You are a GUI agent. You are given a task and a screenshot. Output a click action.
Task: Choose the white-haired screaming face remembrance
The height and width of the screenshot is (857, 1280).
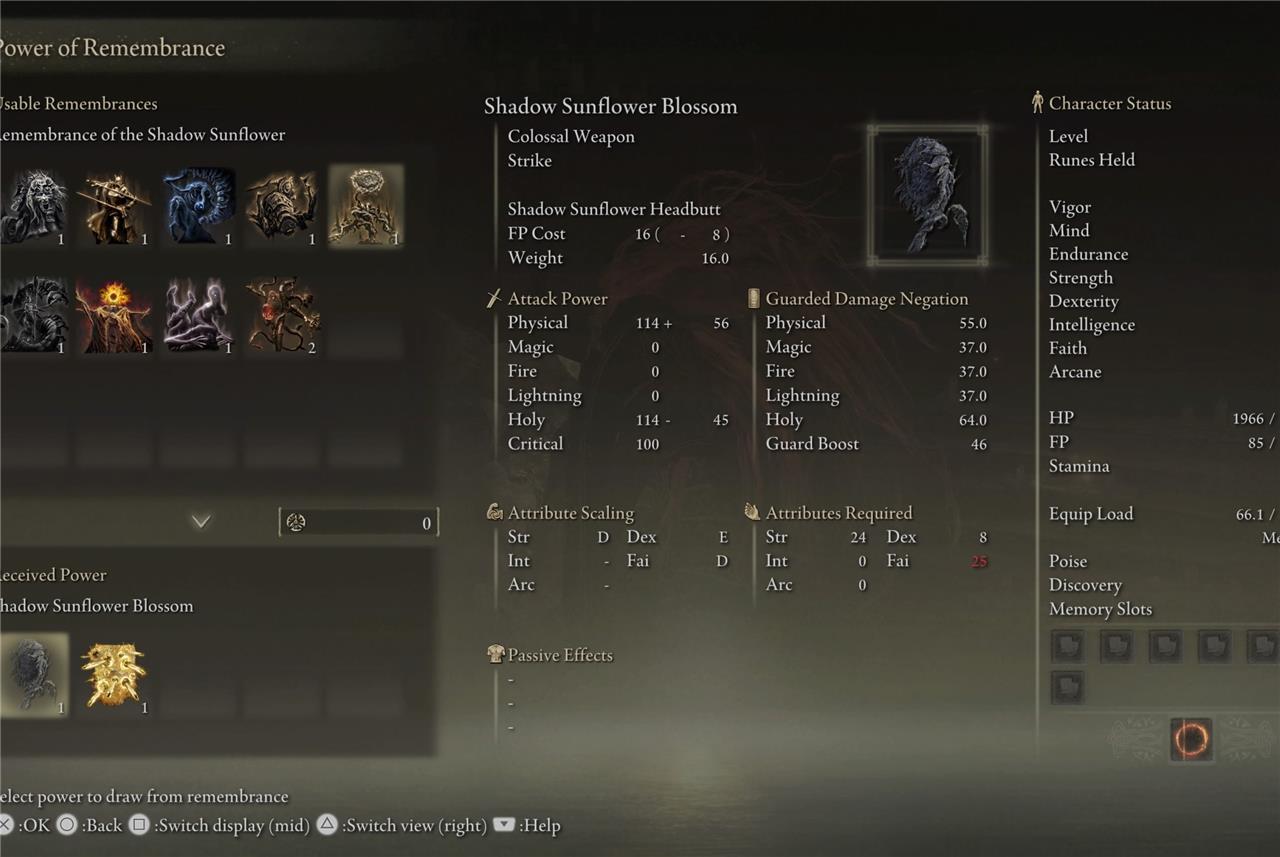33,206
